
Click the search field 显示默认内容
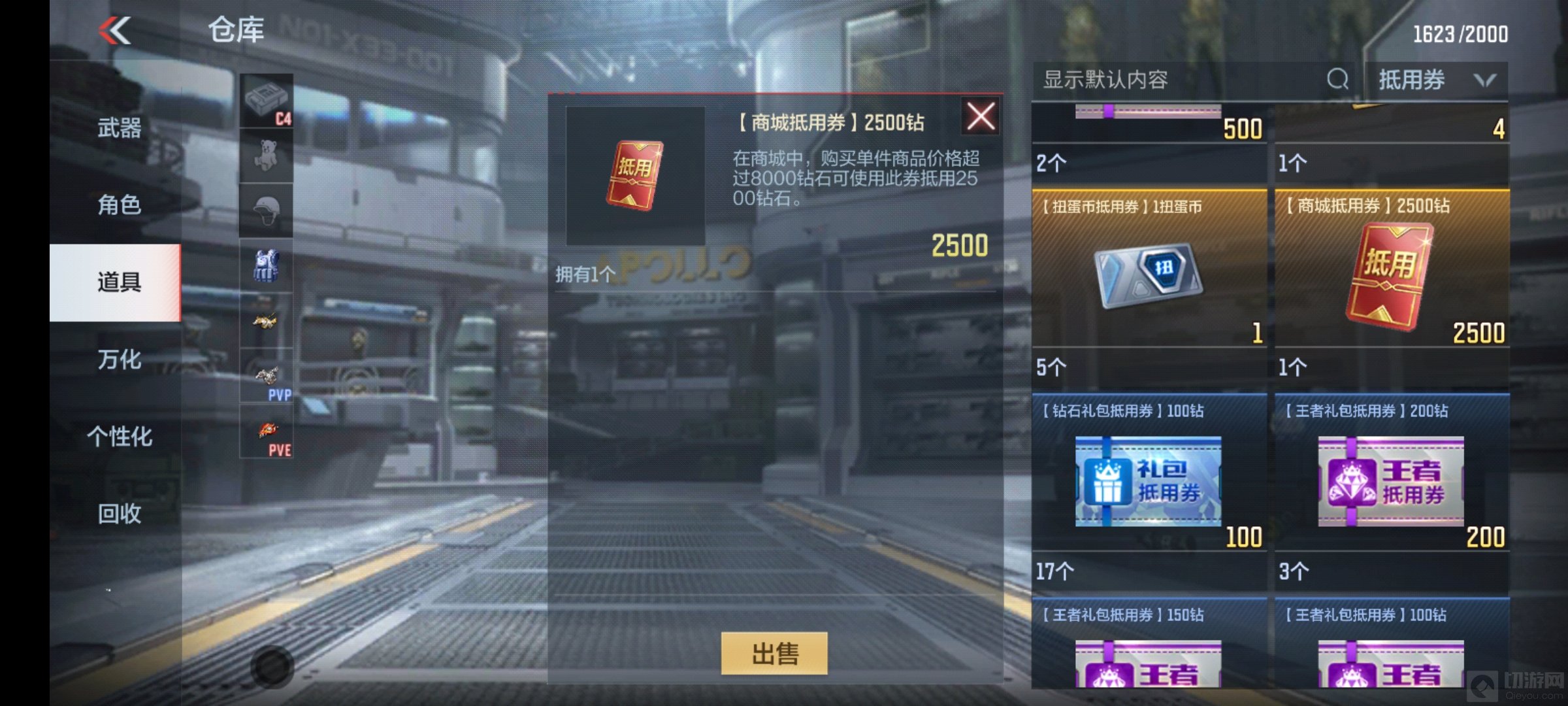click(x=1183, y=80)
